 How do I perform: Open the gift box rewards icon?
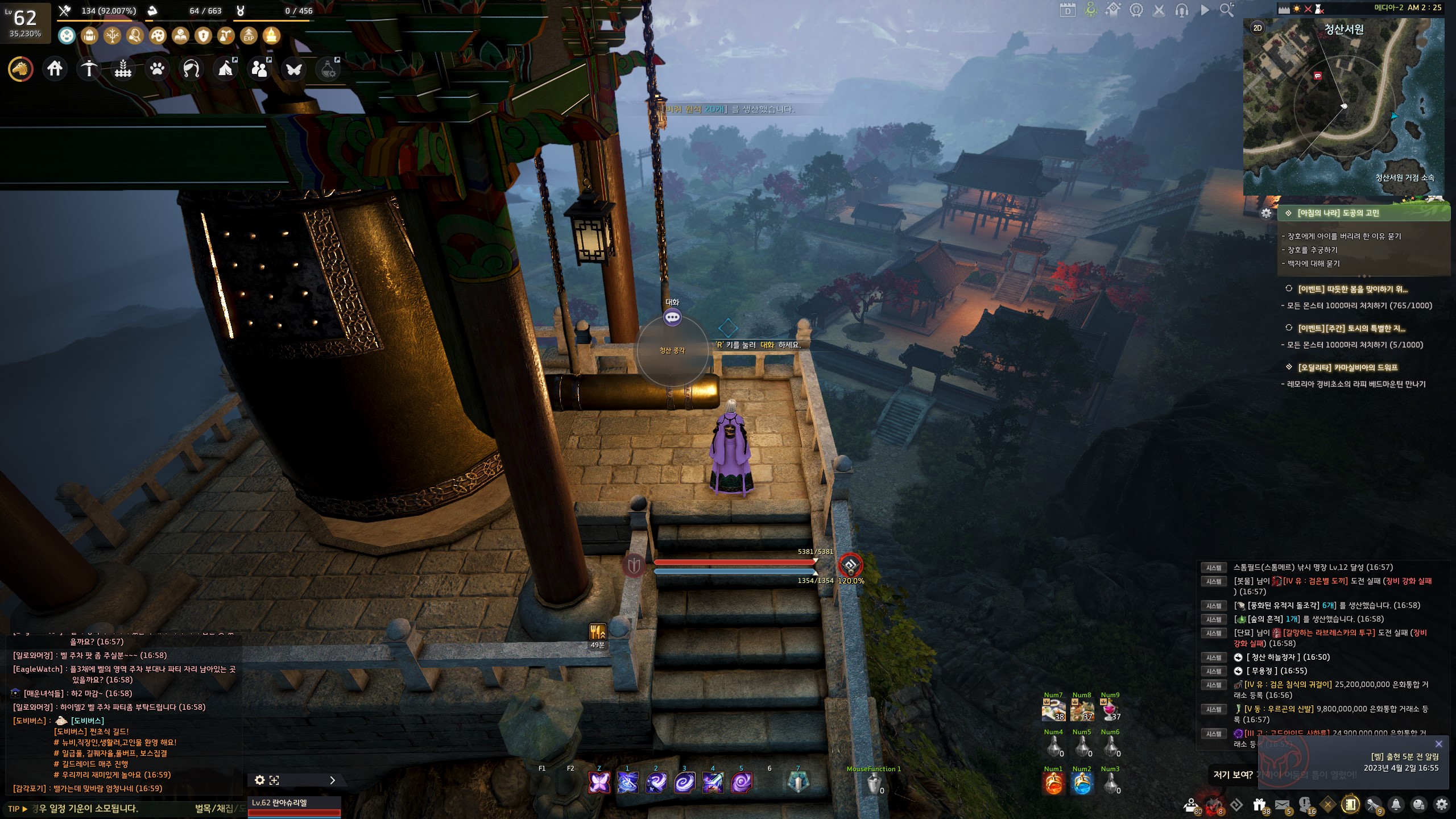pyautogui.click(x=1259, y=805)
